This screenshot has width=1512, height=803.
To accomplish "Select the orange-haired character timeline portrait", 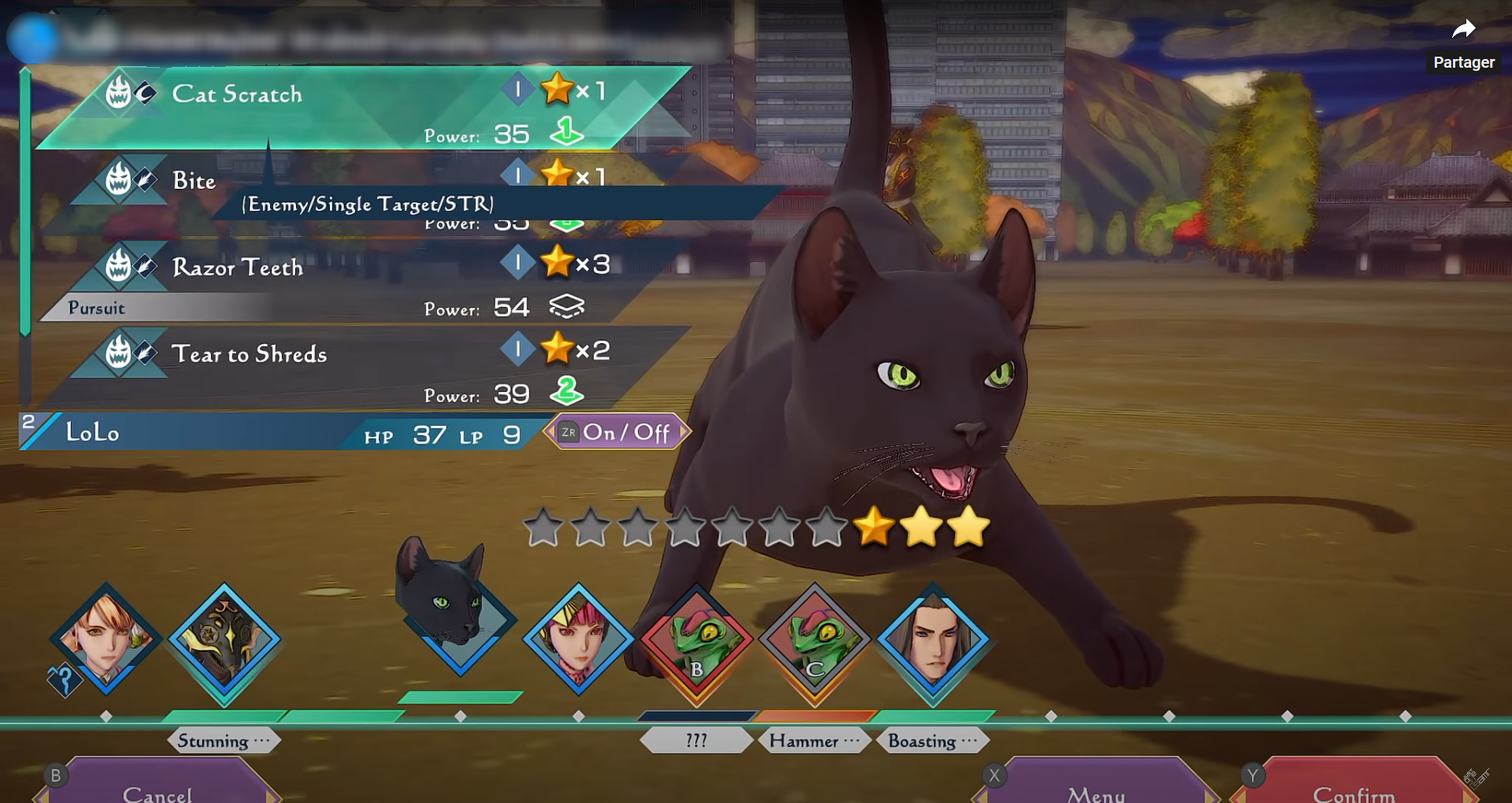I will [106, 638].
